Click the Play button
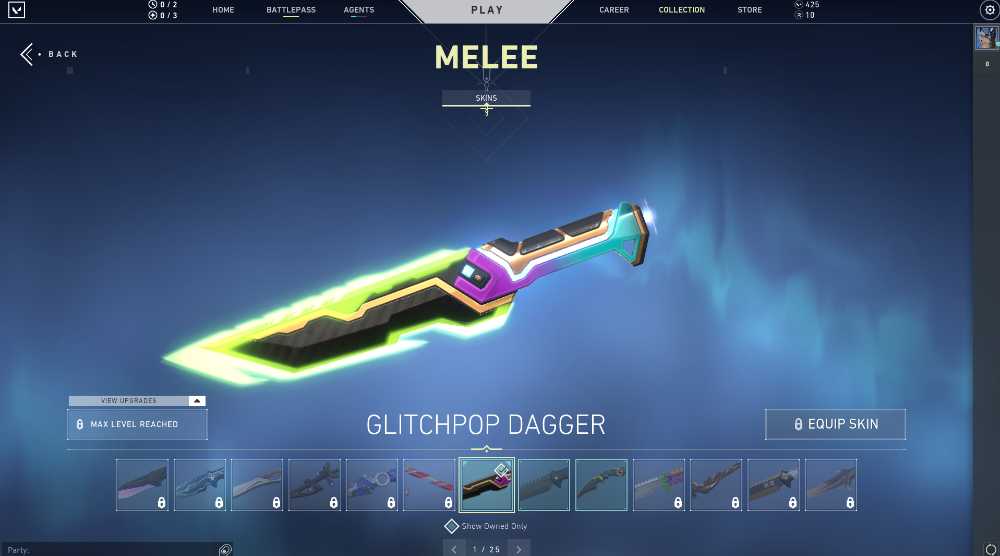Image resolution: width=1000 pixels, height=556 pixels. point(487,10)
